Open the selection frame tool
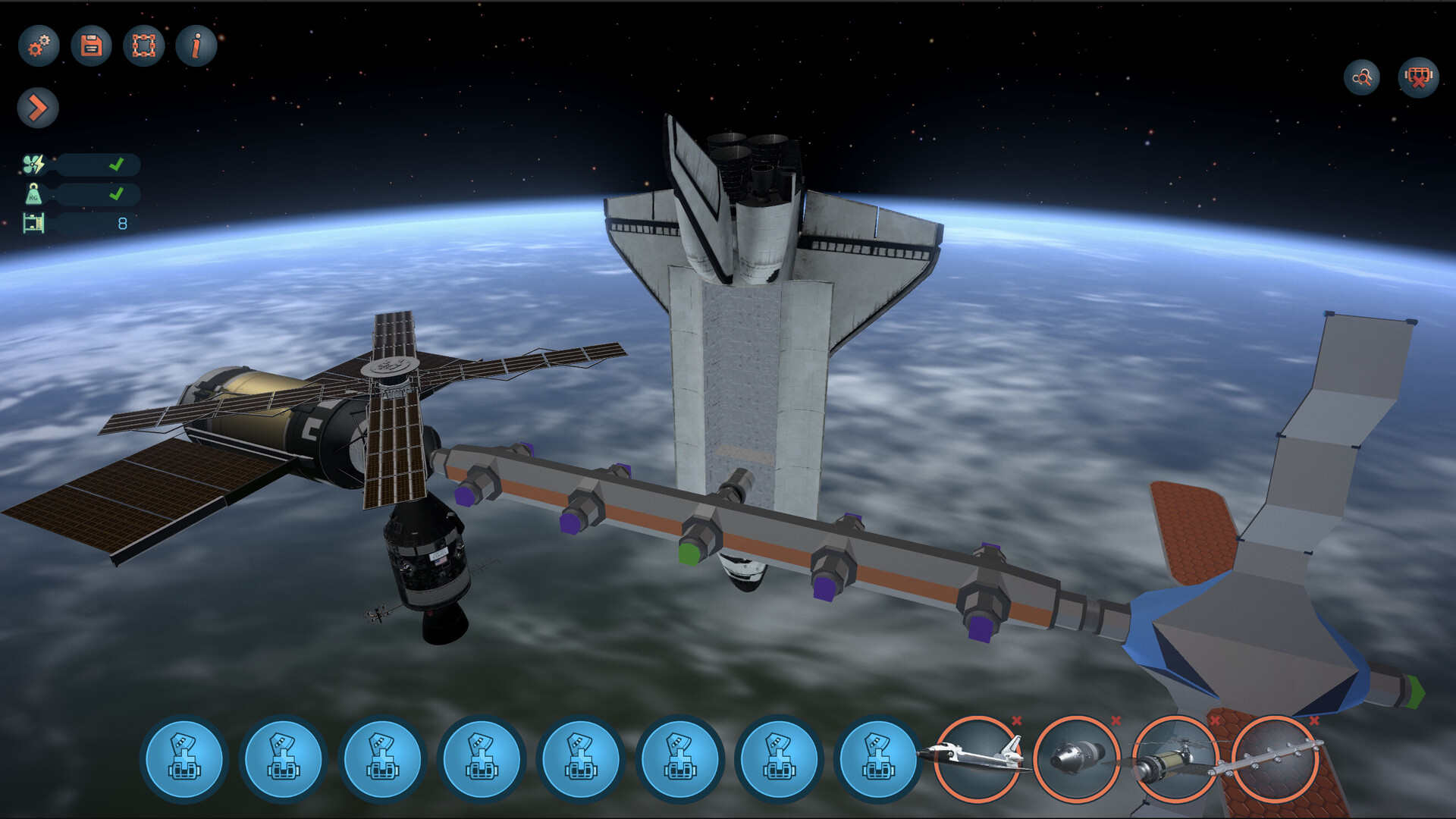 (143, 45)
